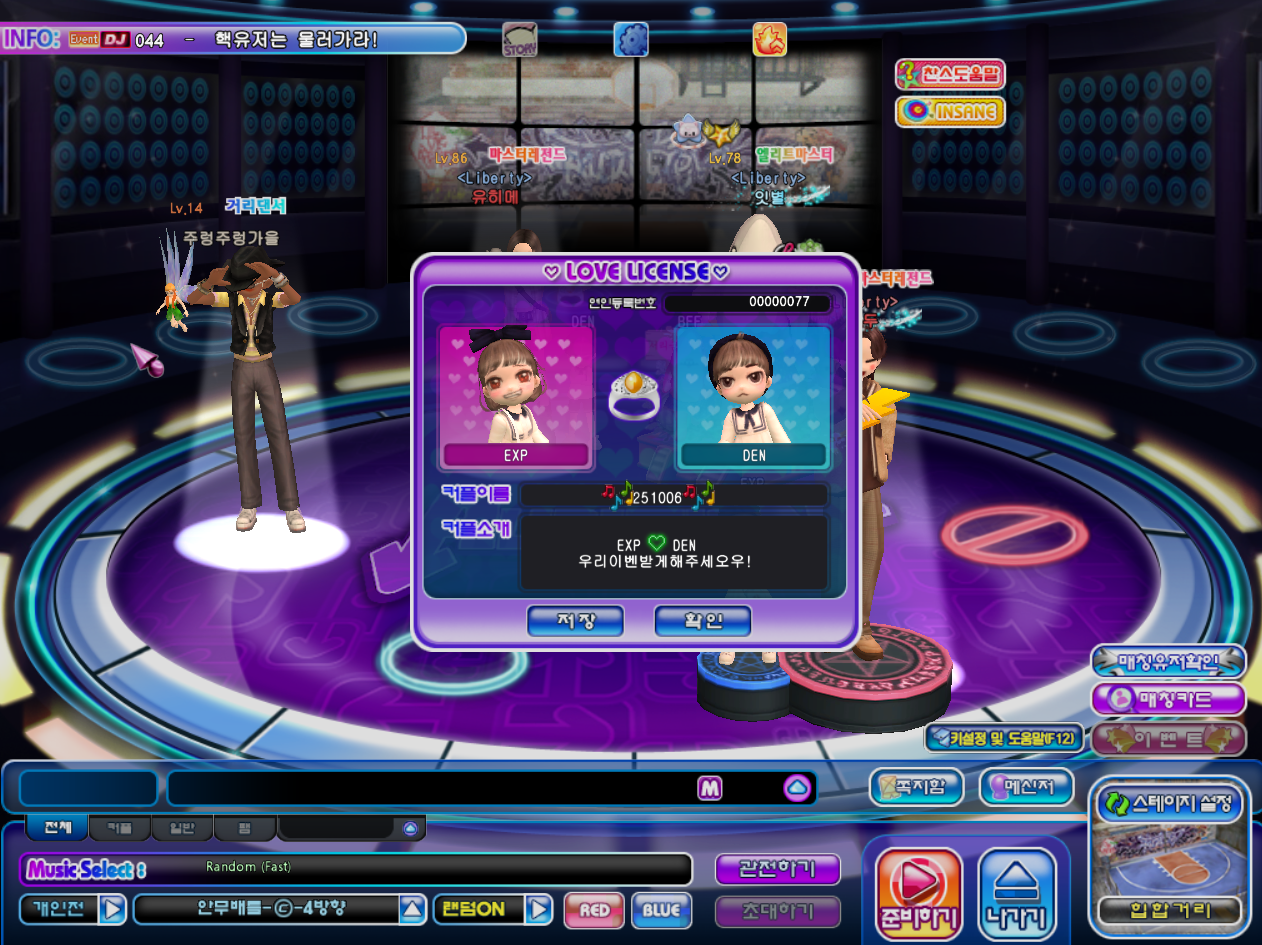Open key settings and help (F12)

(x=1003, y=739)
